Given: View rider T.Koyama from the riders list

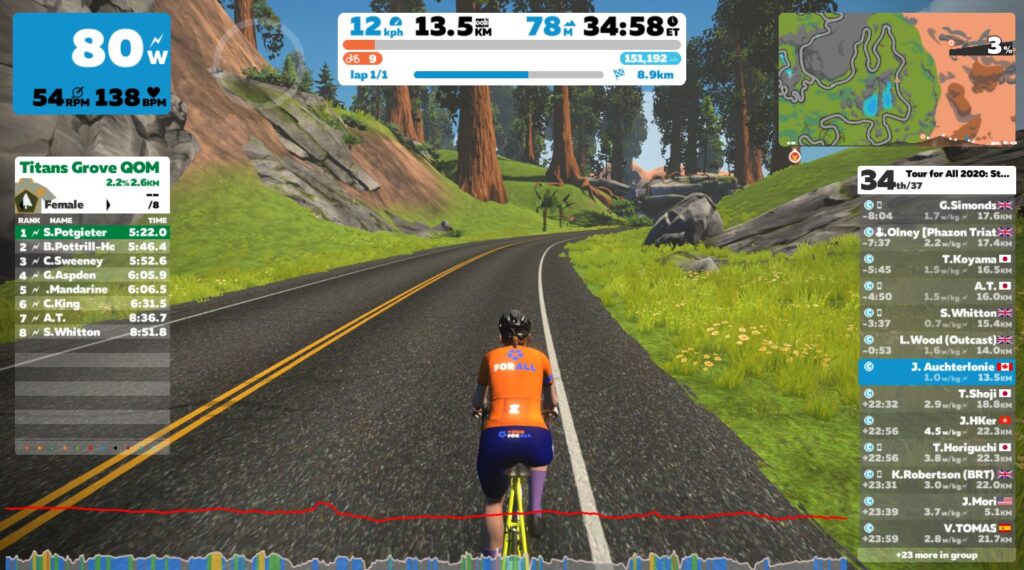Looking at the screenshot, I should [936, 264].
